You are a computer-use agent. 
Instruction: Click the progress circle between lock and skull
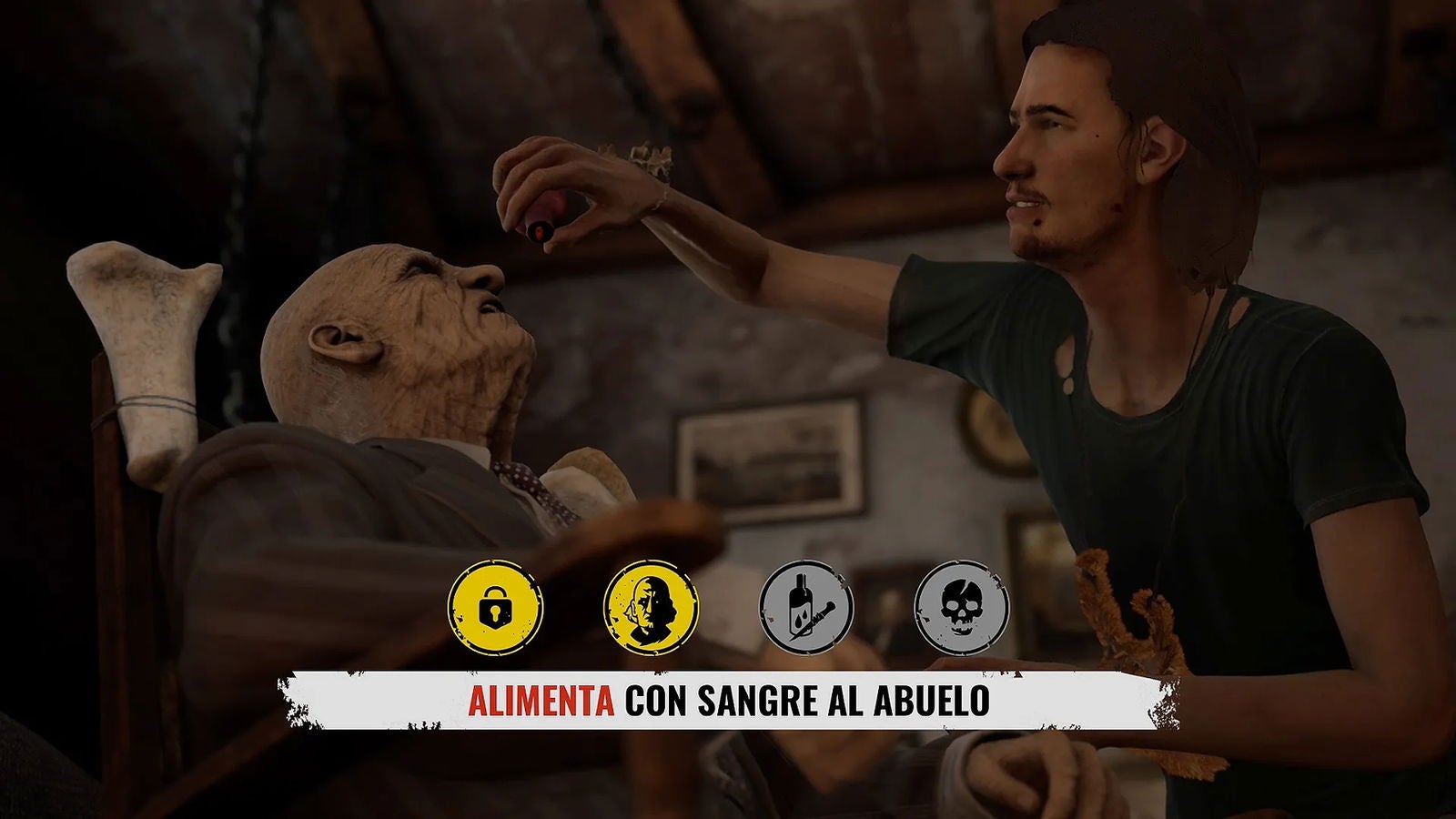(x=805, y=605)
